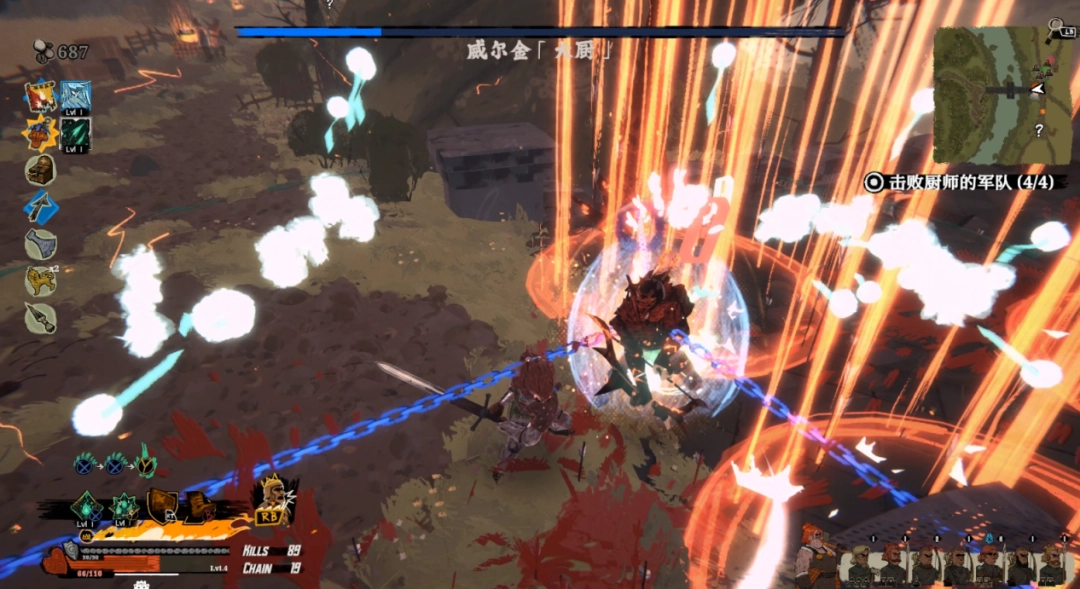Select the golden lion statue icon
This screenshot has width=1080, height=589.
pos(40,281)
